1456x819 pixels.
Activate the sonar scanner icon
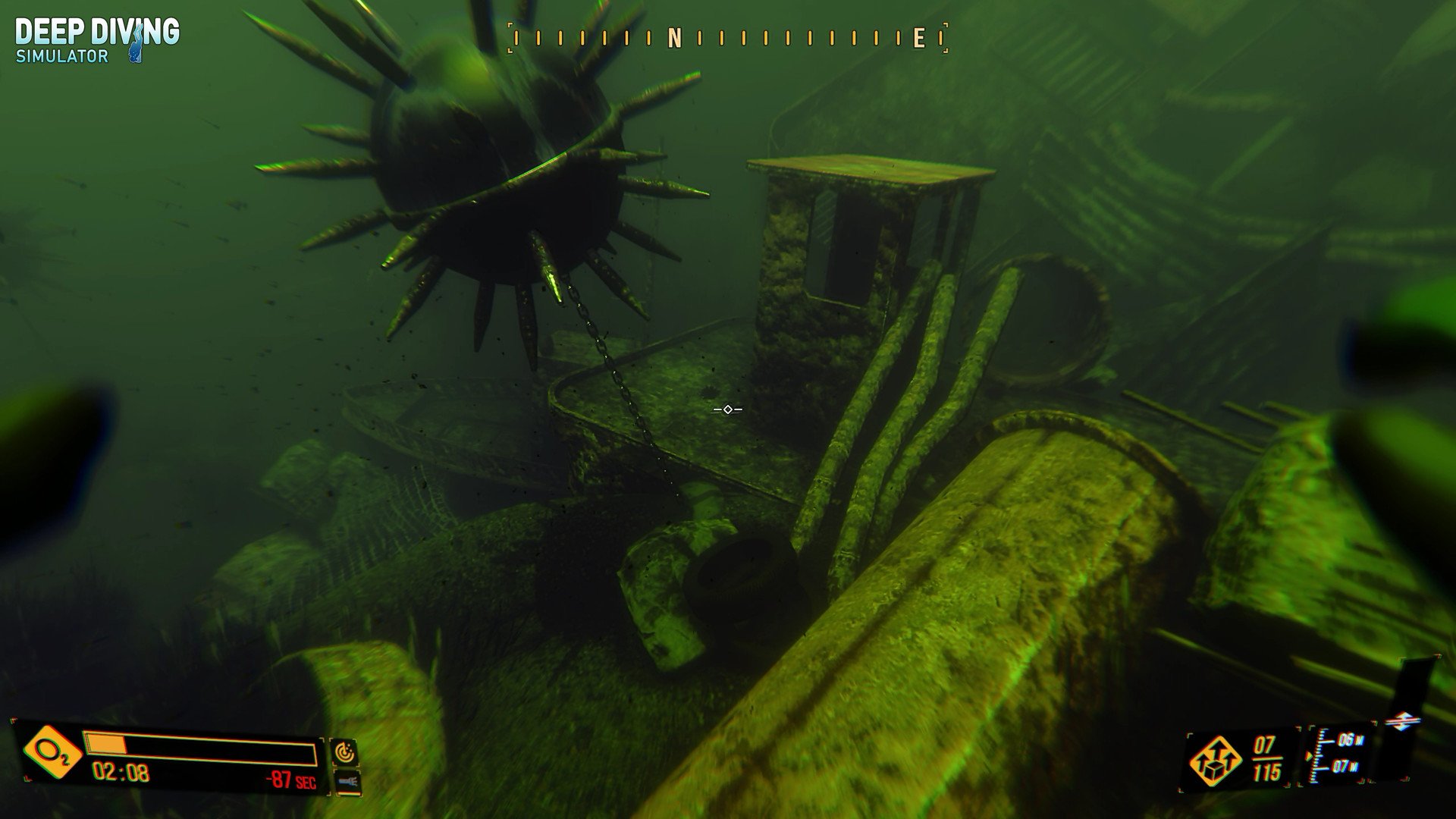click(x=344, y=752)
